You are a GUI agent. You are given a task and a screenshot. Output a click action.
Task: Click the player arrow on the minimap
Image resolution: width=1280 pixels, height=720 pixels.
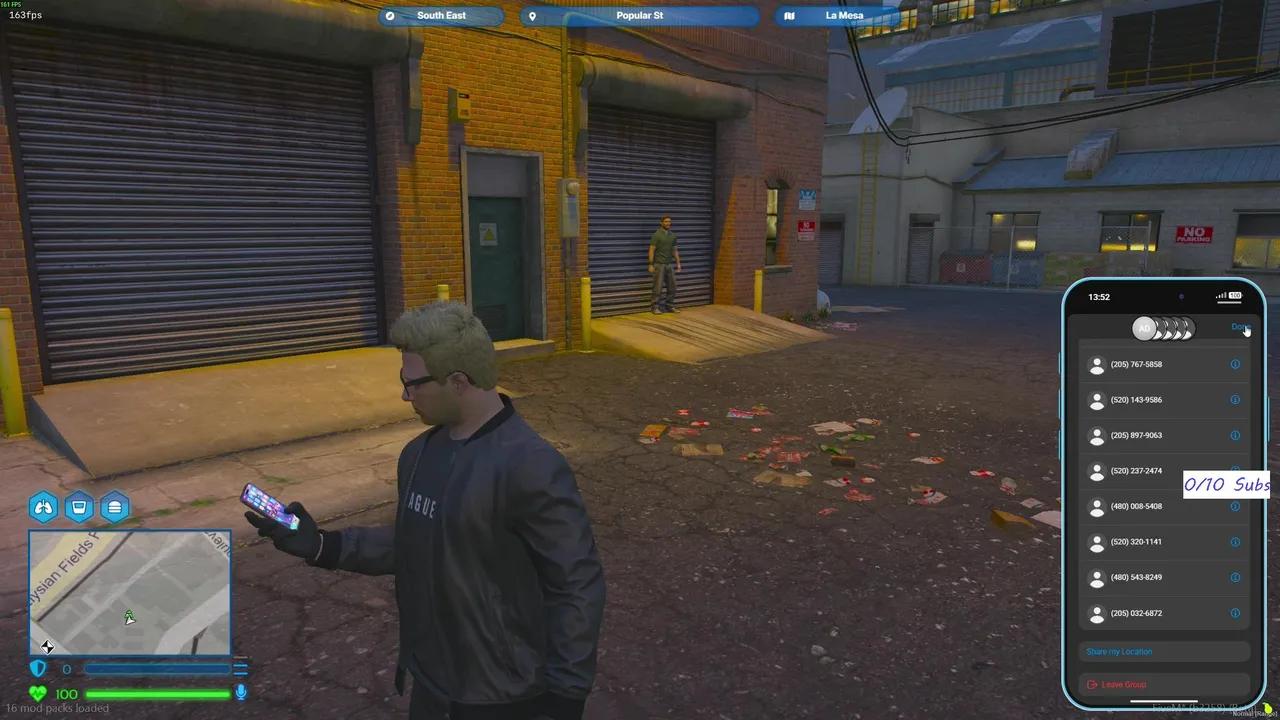point(128,618)
